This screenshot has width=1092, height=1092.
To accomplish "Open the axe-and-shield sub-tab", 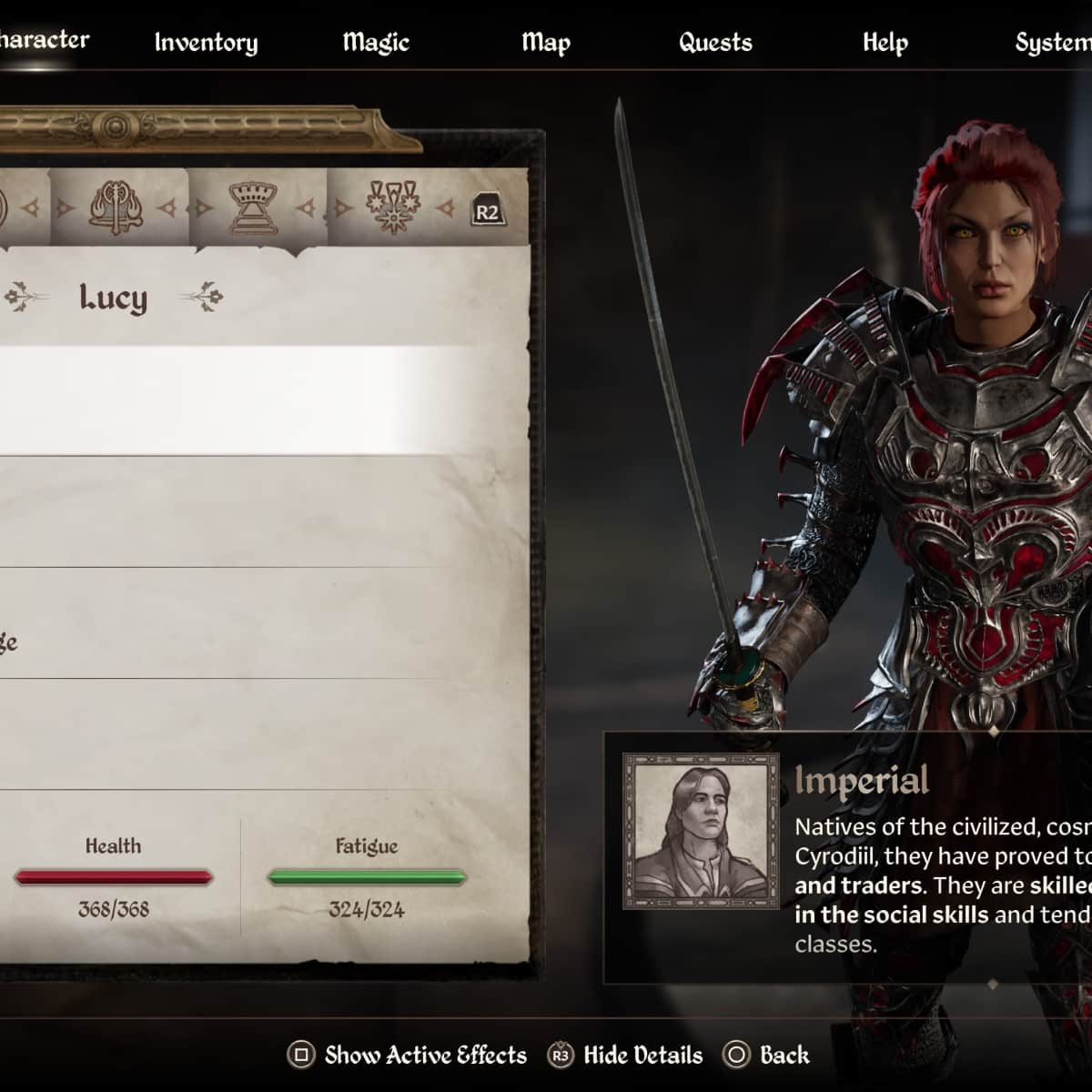I will pos(116,208).
